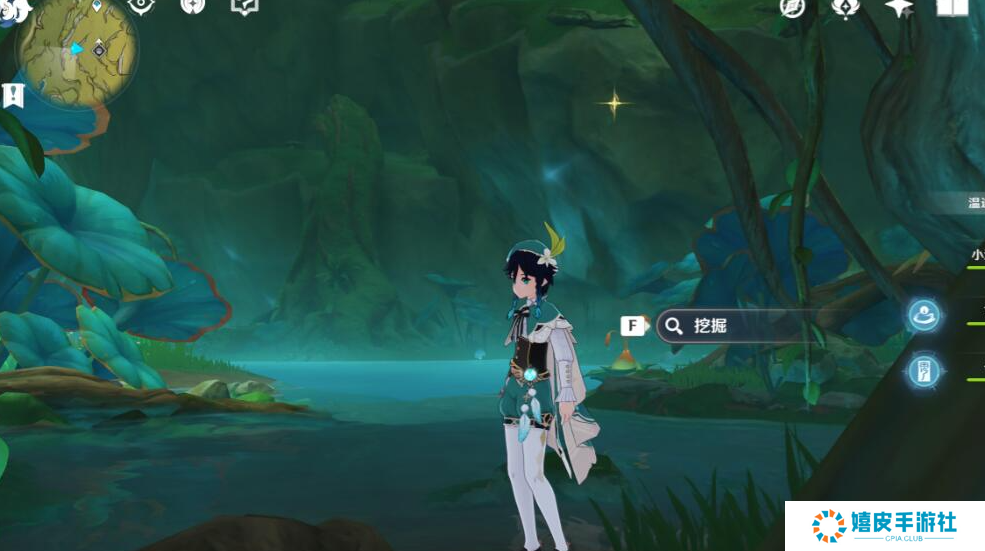Activate the glowing blue bowl gadget icon

click(925, 315)
